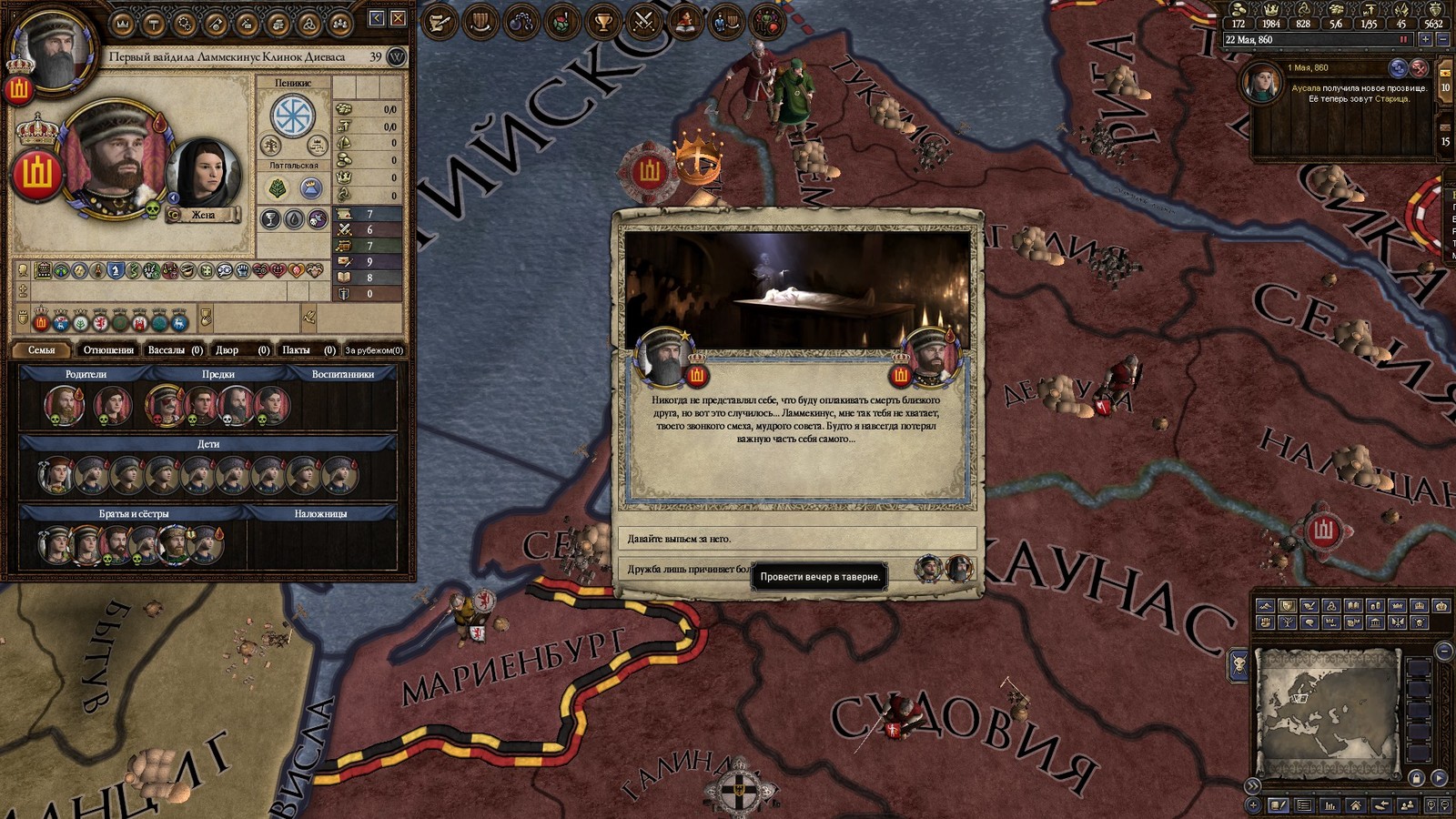Viewport: 1456px width, 819px height.
Task: Close the character panel with the X
Action: coord(398,18)
